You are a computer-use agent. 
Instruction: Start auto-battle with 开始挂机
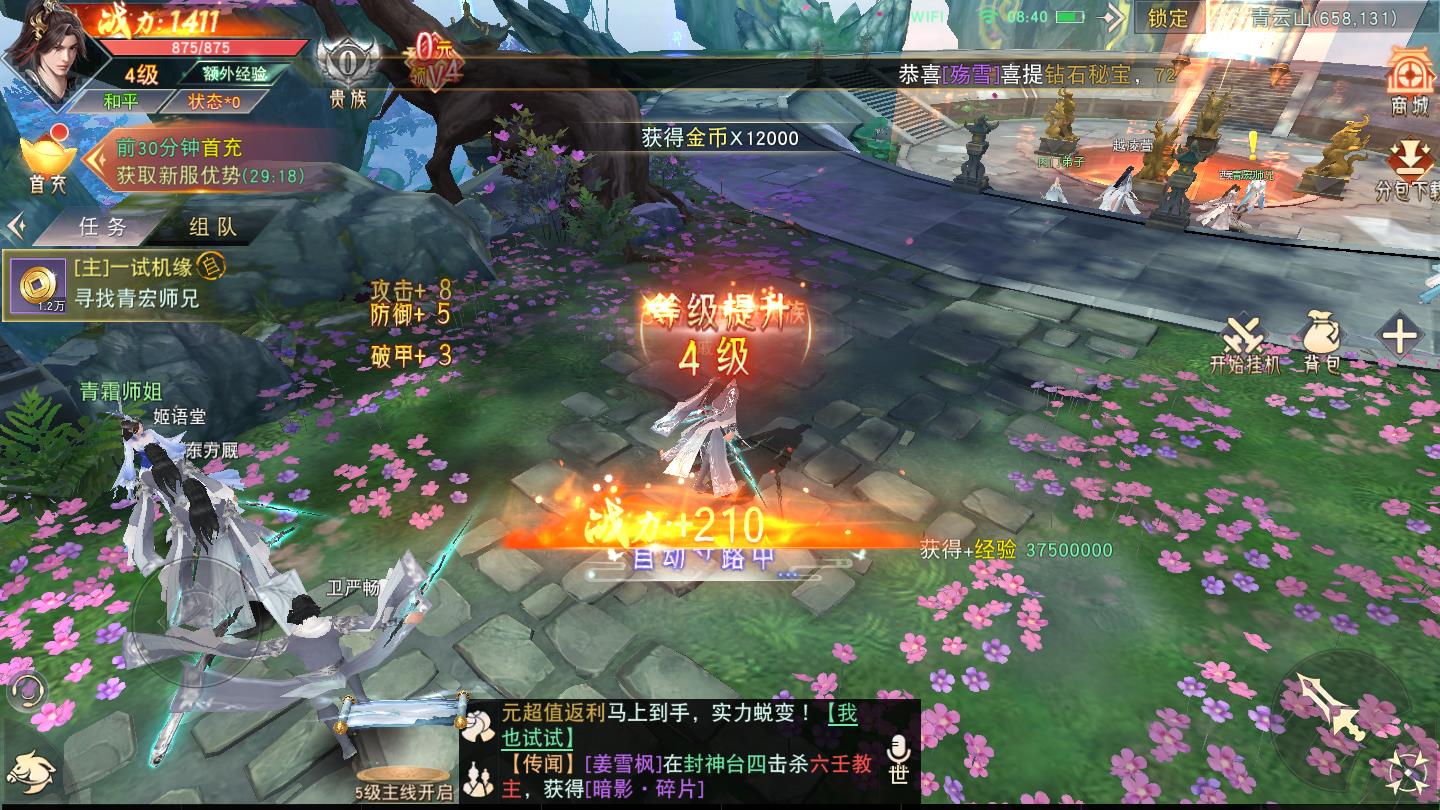[x=1244, y=343]
